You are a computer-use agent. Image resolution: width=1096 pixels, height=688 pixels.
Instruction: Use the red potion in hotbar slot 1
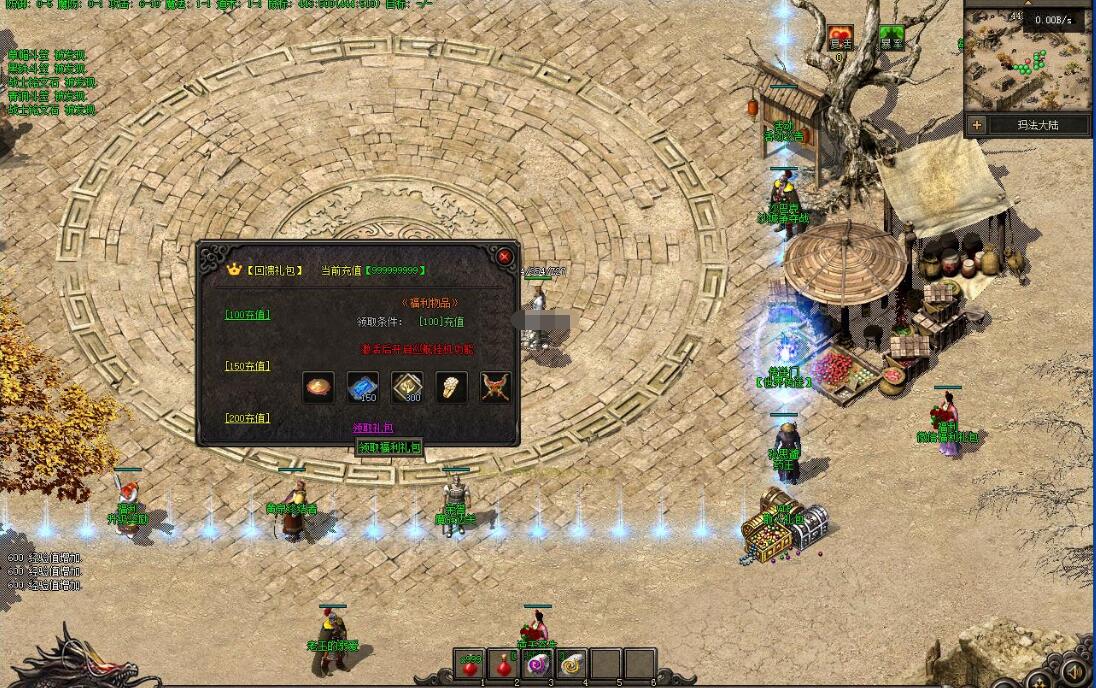pyautogui.click(x=469, y=664)
